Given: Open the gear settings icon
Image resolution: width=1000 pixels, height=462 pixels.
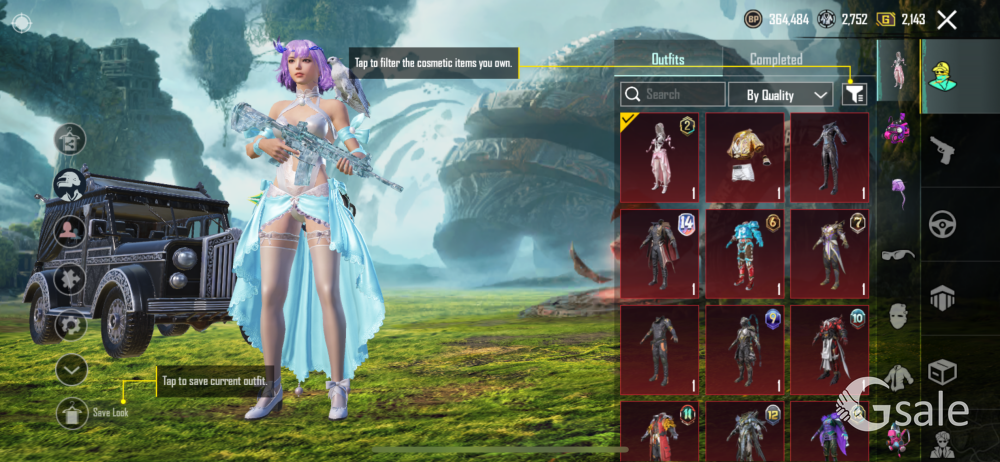Looking at the screenshot, I should [70, 325].
